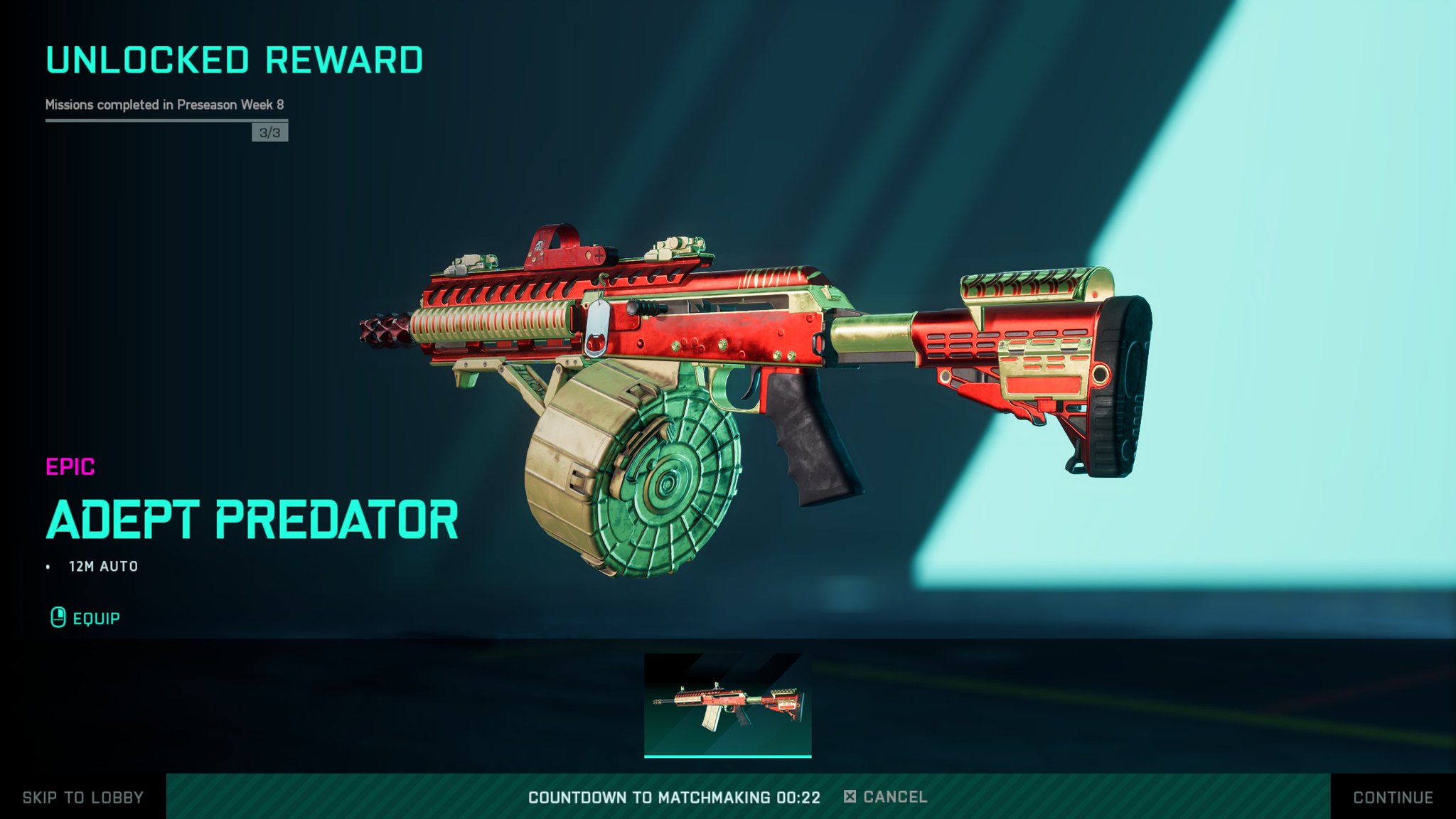Select the Adept Predator reward thumbnail

tap(727, 705)
